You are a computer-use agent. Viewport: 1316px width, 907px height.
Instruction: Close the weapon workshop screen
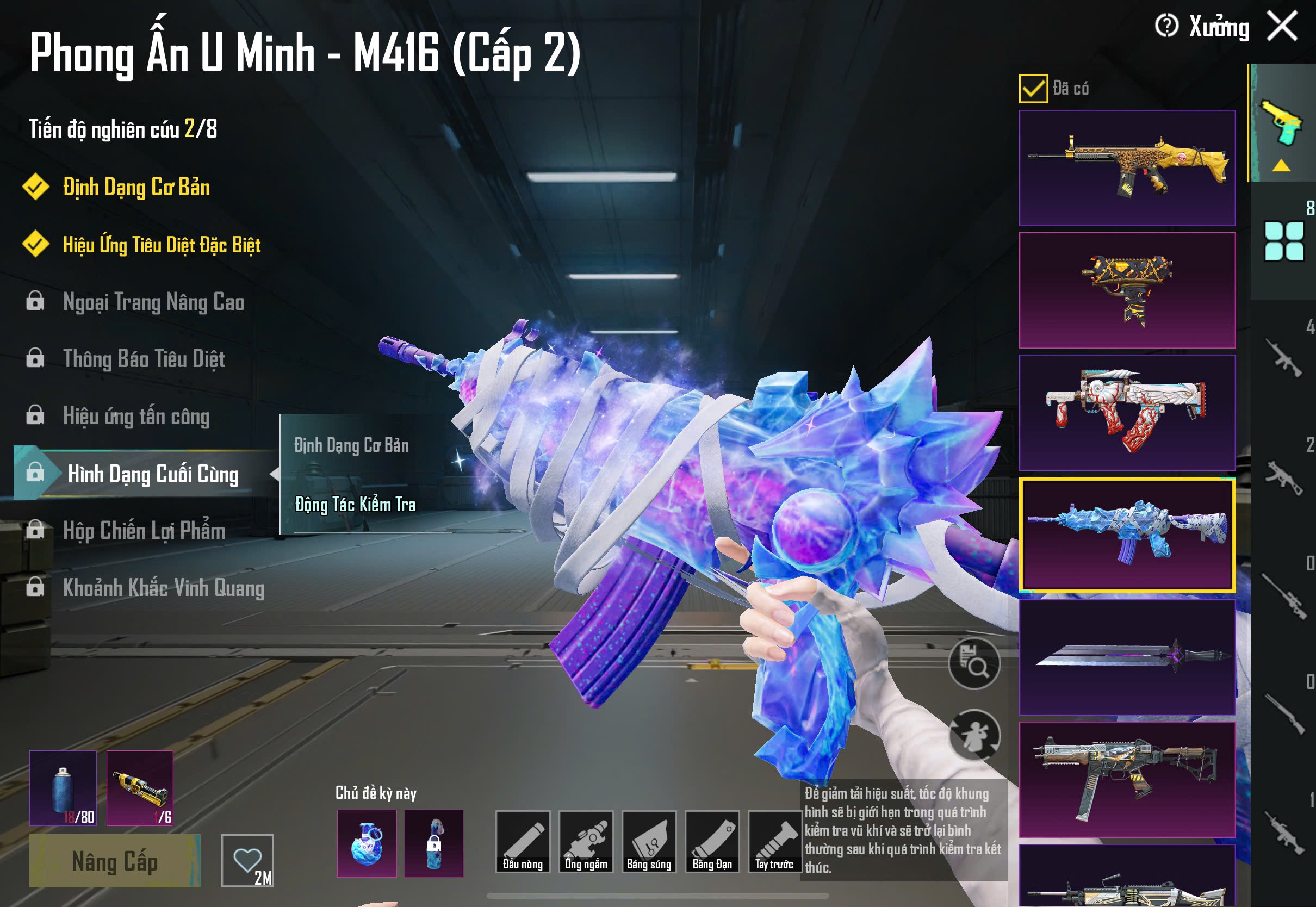(1282, 26)
